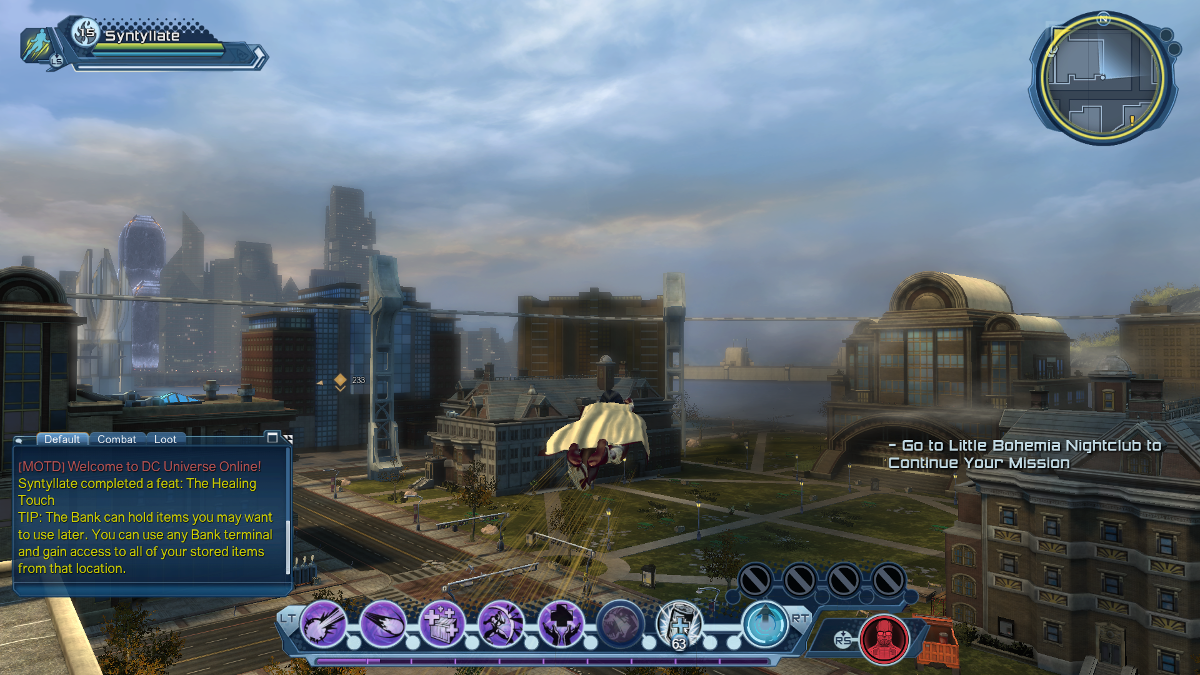Select the dimmed purple ability slot
The width and height of the screenshot is (1200, 675).
(x=620, y=623)
